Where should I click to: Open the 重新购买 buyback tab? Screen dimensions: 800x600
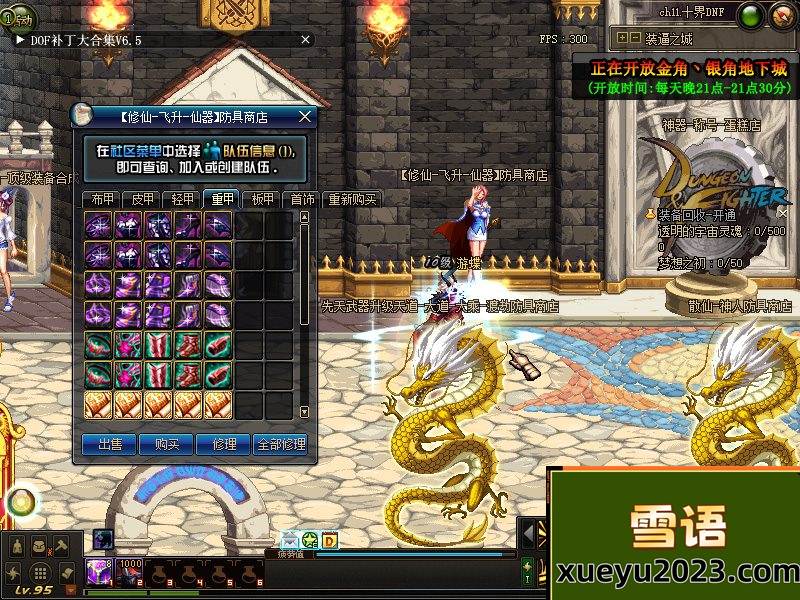tap(352, 199)
